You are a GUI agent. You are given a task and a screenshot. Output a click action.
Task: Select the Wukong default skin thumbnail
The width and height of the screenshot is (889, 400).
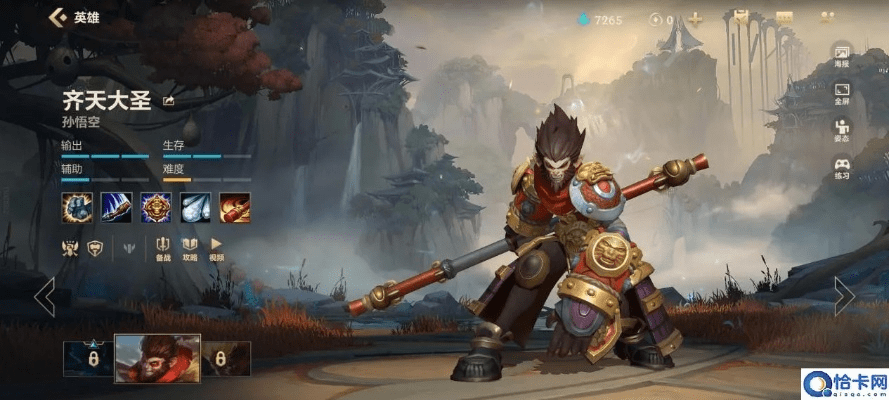coord(157,359)
